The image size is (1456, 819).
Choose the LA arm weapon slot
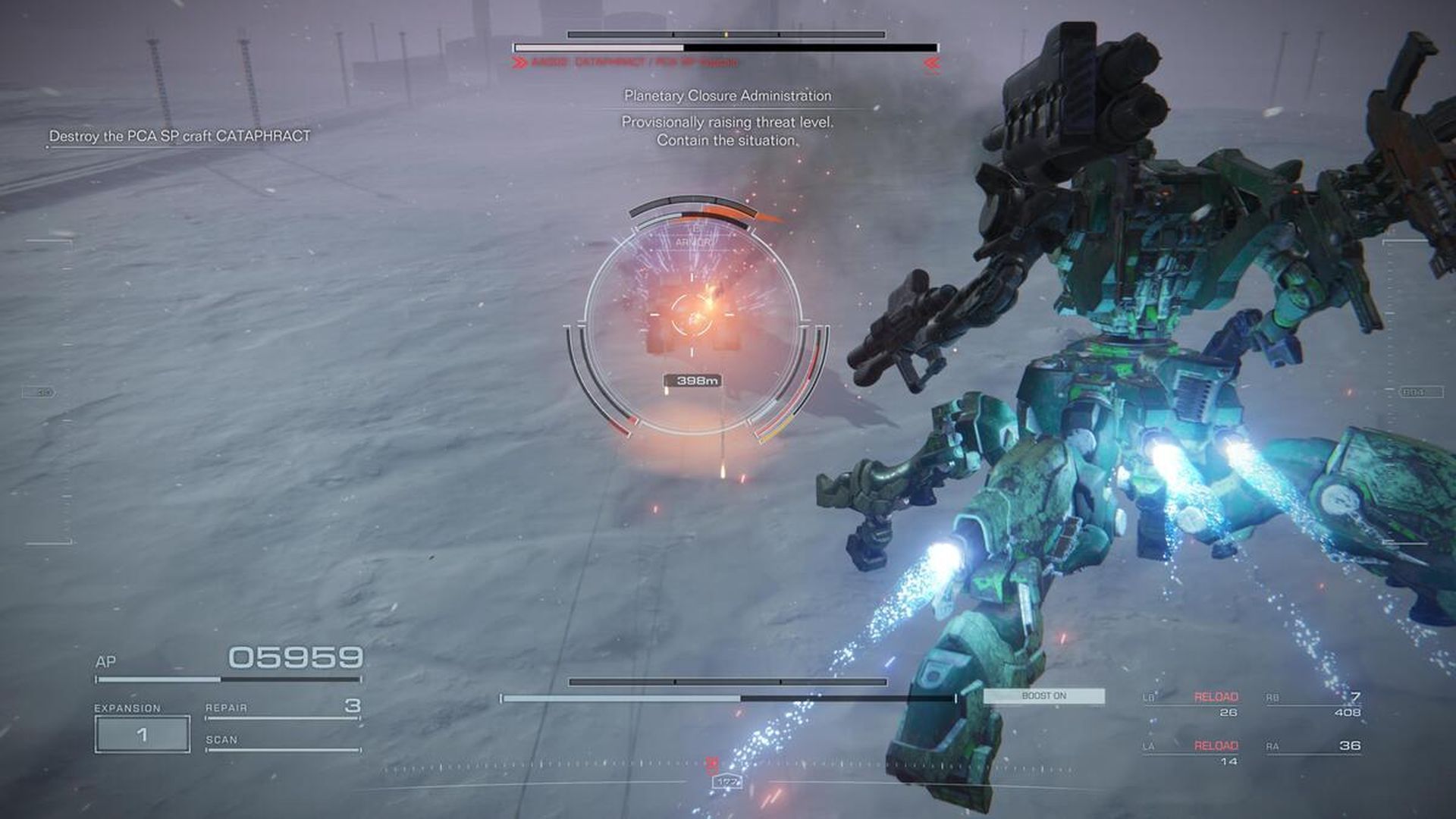click(1191, 752)
